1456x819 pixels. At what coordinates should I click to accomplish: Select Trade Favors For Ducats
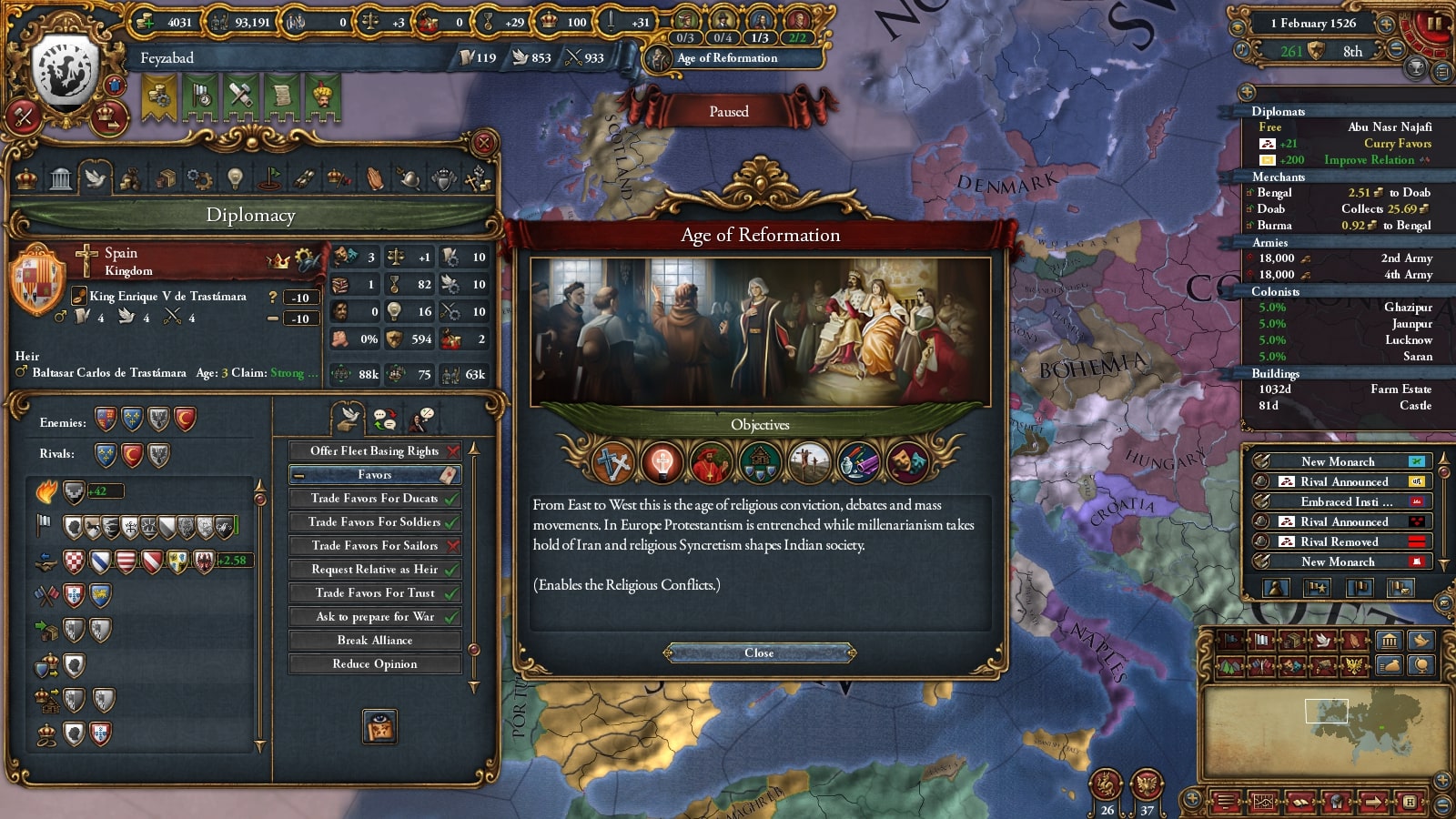click(x=374, y=499)
